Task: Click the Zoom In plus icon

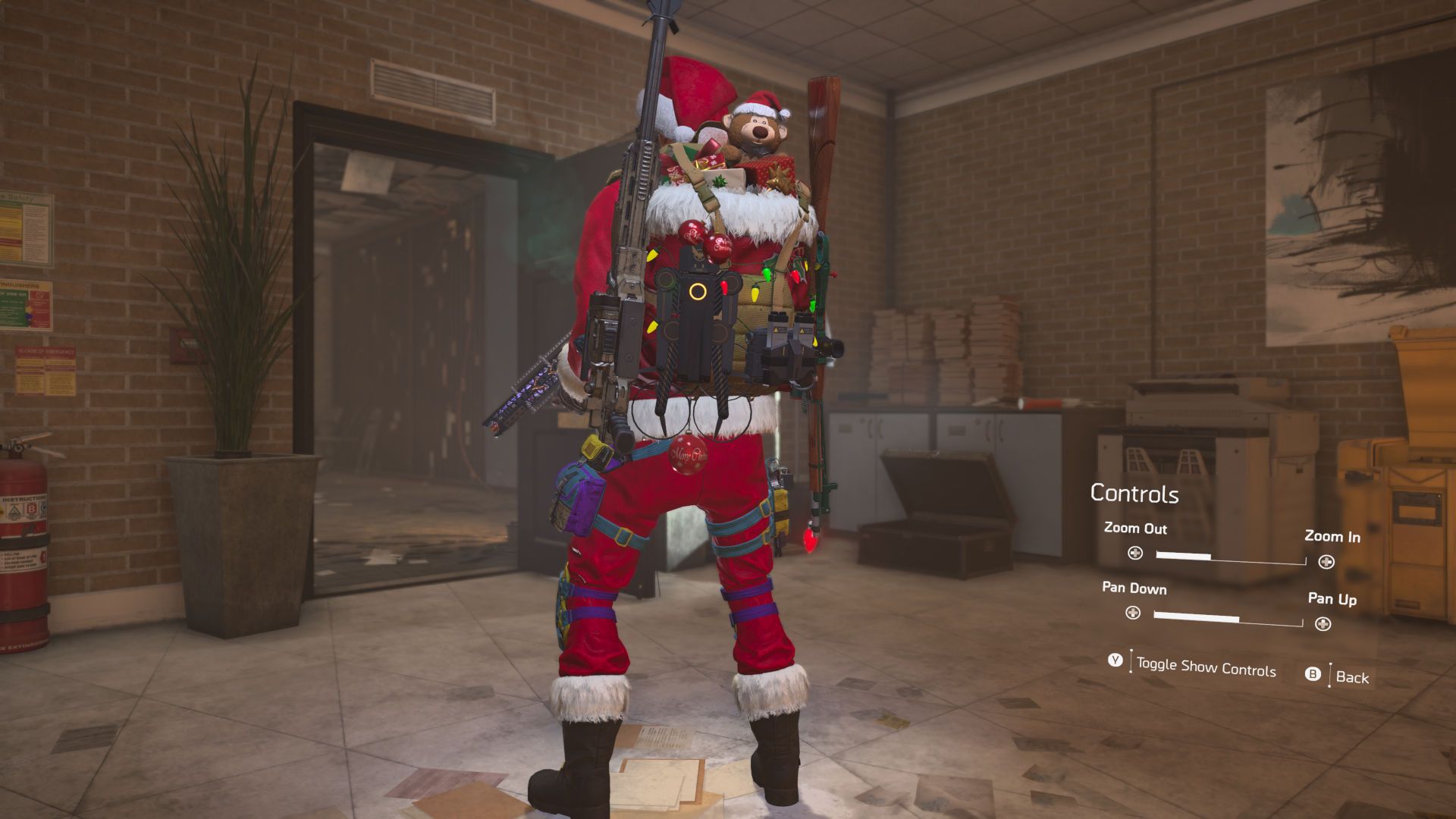Action: point(1324,561)
